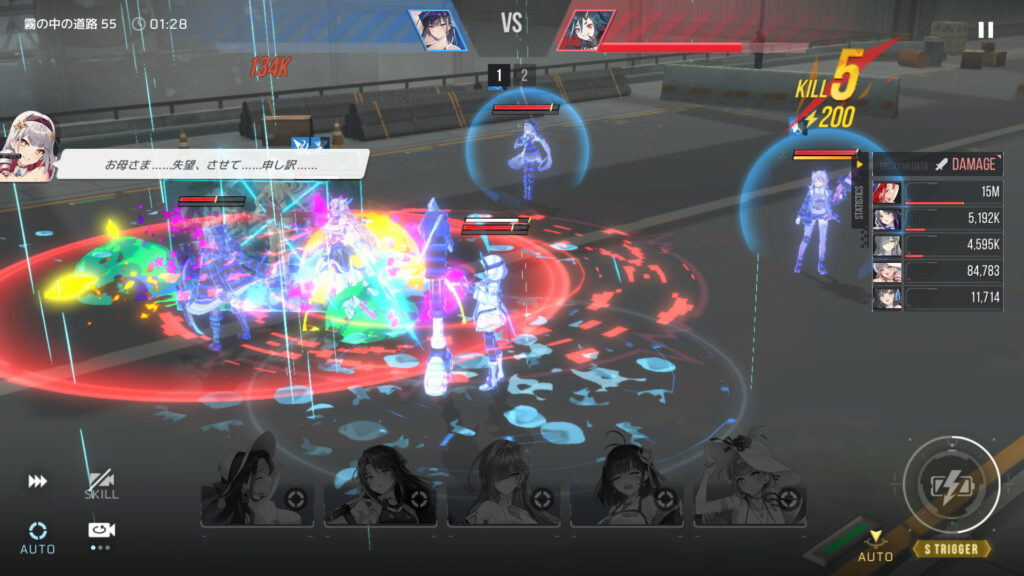Toggle the fast-forward battle speed
The image size is (1024, 576).
[37, 482]
